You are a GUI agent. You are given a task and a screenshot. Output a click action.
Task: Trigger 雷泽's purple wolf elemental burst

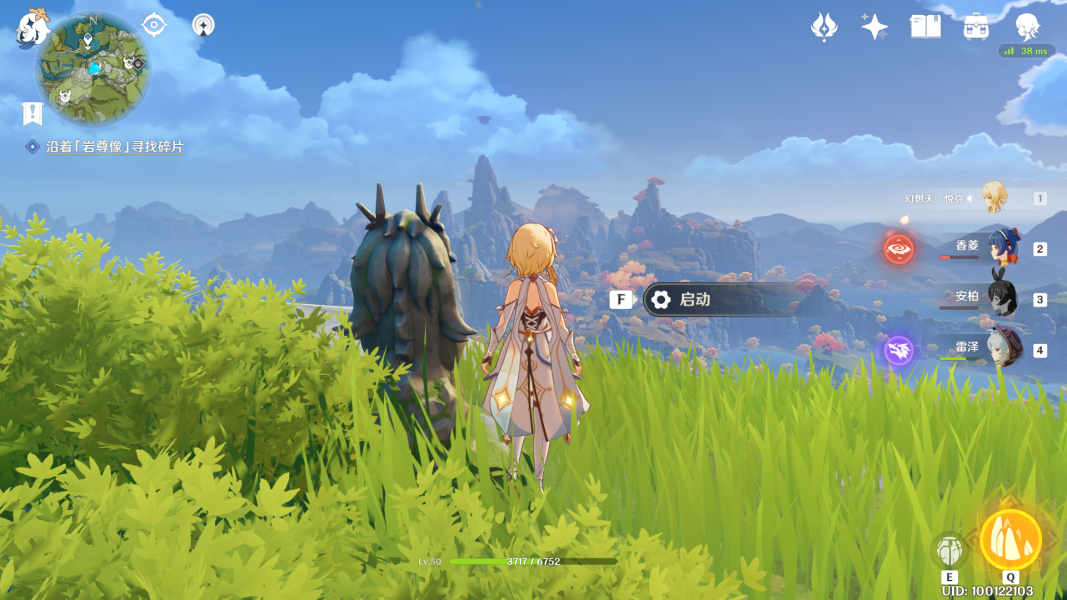[x=899, y=350]
